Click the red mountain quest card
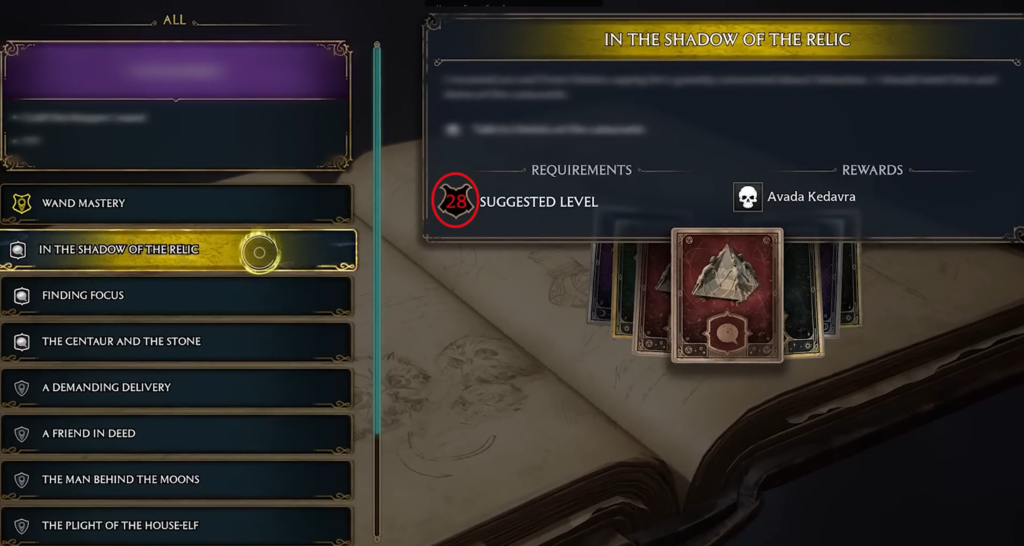The width and height of the screenshot is (1024, 546). [727, 294]
